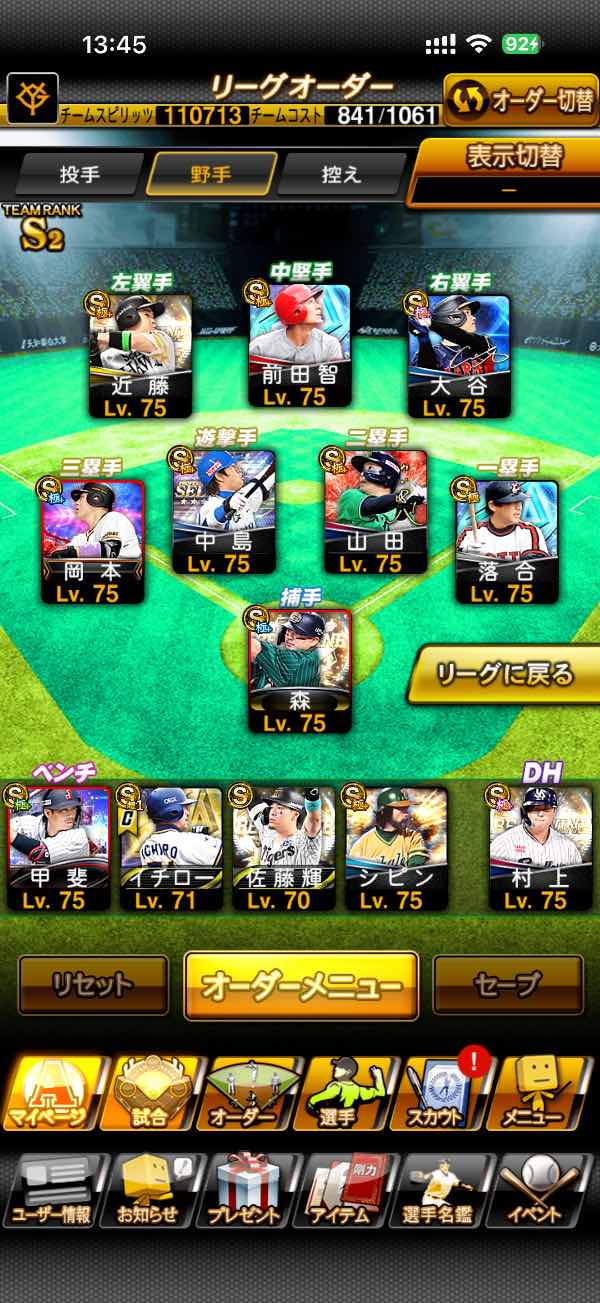
Task: Click the リセット button
Action: pyautogui.click(x=93, y=985)
